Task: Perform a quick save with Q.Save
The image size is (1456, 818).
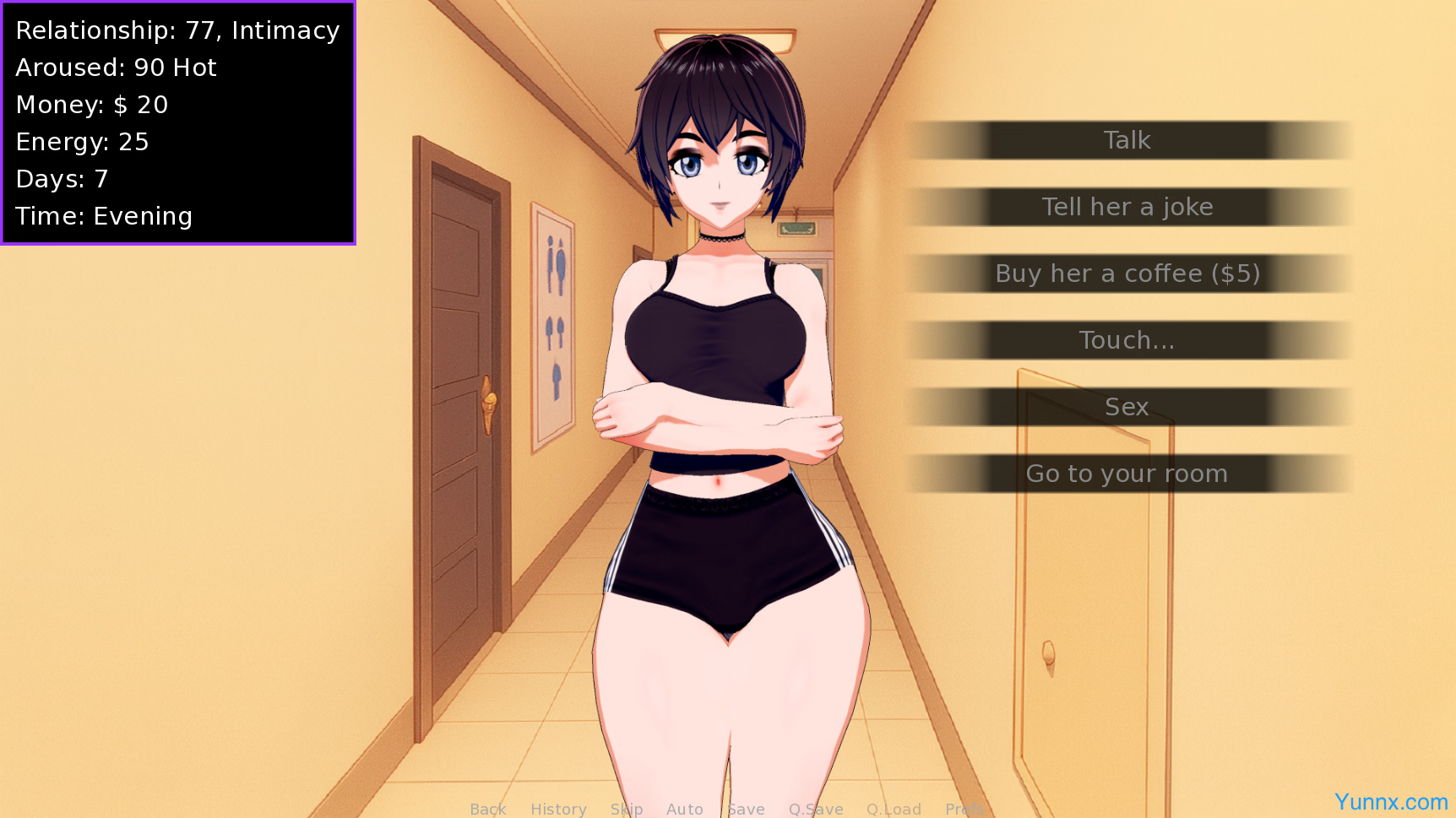Action: (x=816, y=809)
